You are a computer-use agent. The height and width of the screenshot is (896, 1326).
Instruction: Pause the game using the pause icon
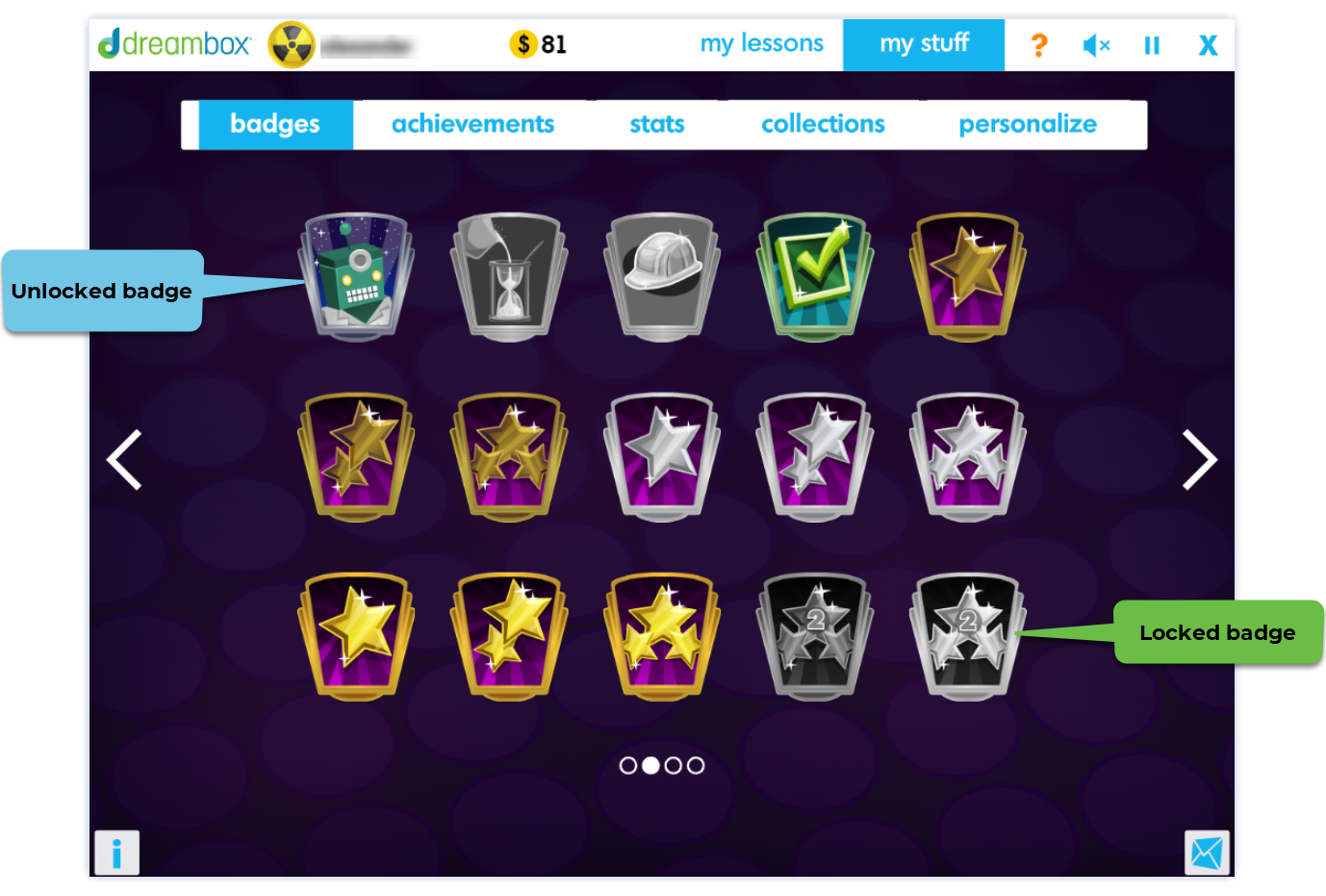pyautogui.click(x=1152, y=44)
